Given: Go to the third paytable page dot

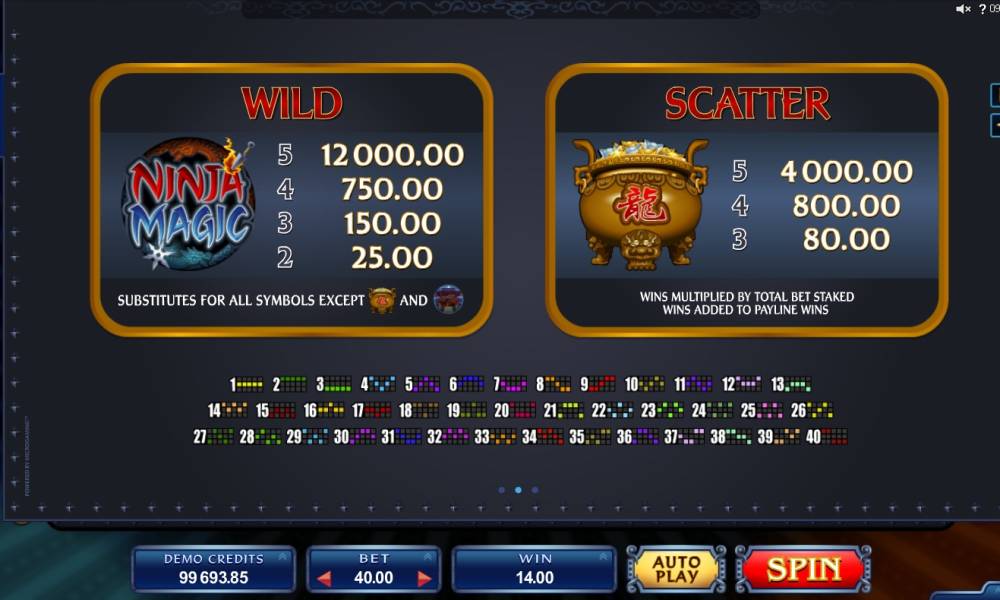Looking at the screenshot, I should 535,490.
